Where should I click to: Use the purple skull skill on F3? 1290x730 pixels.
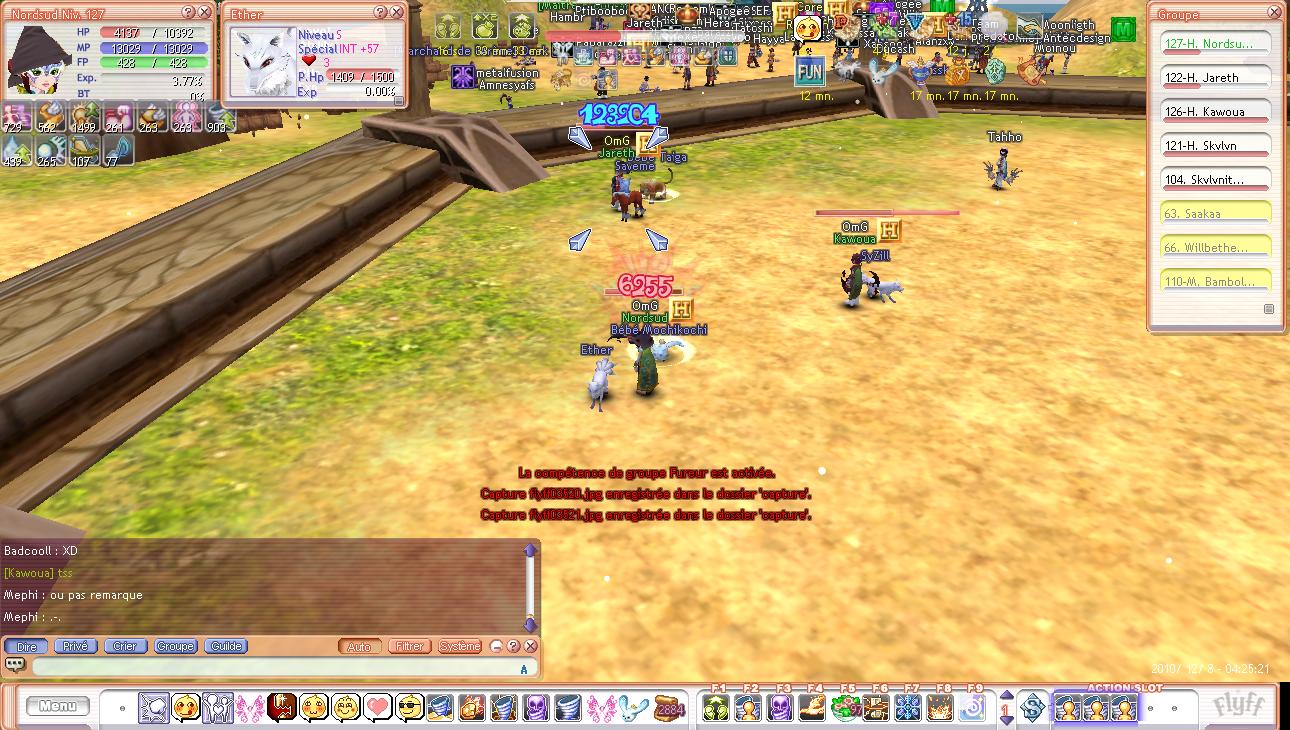pyautogui.click(x=780, y=707)
